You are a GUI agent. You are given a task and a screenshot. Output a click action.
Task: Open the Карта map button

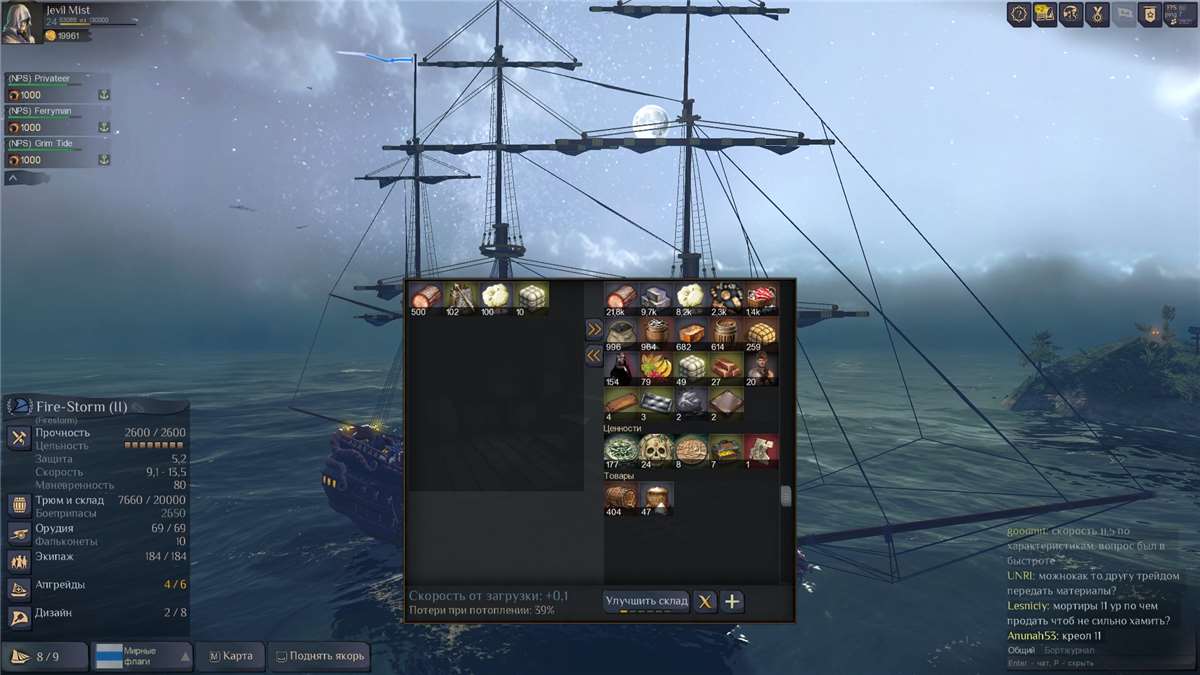pos(231,656)
